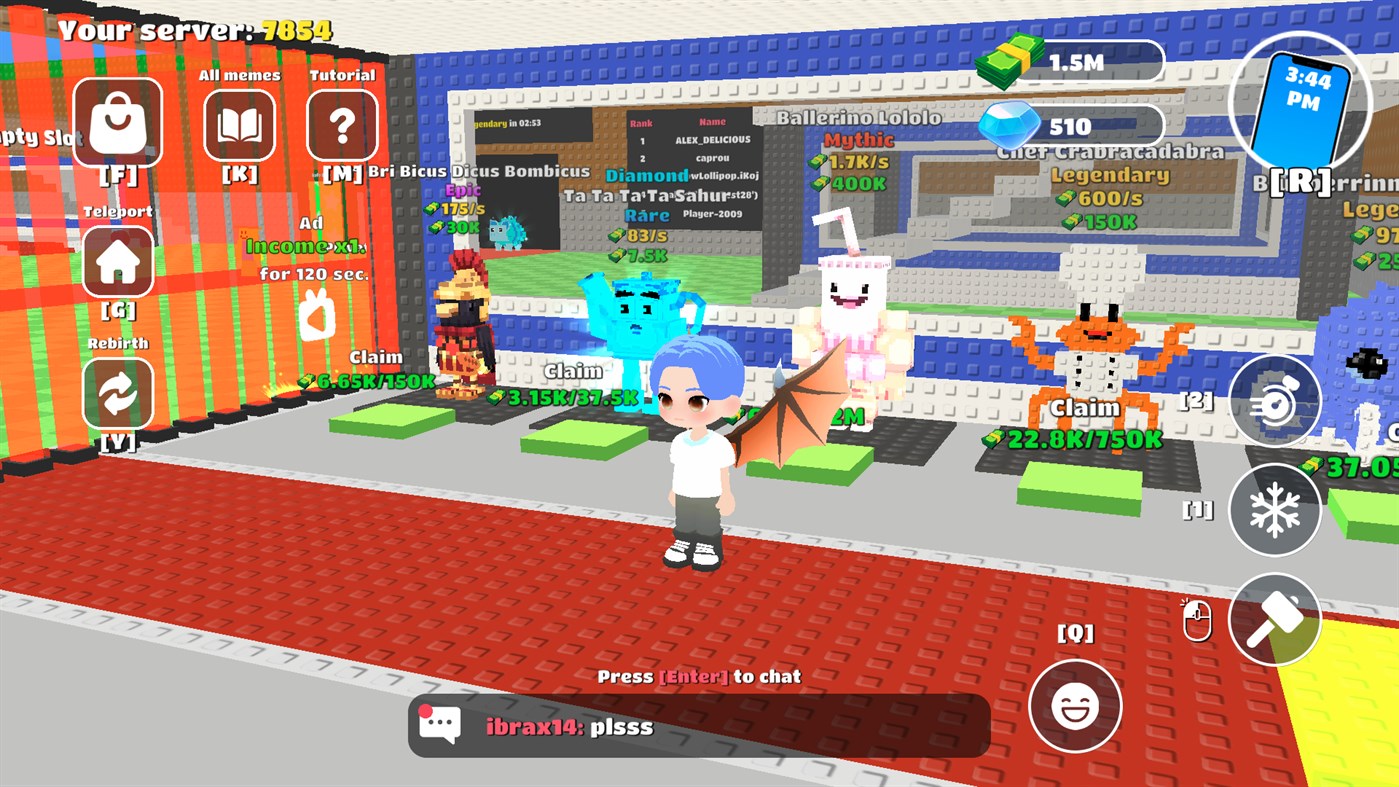Select the hammer tool
This screenshot has width=1399, height=787.
(x=1277, y=619)
